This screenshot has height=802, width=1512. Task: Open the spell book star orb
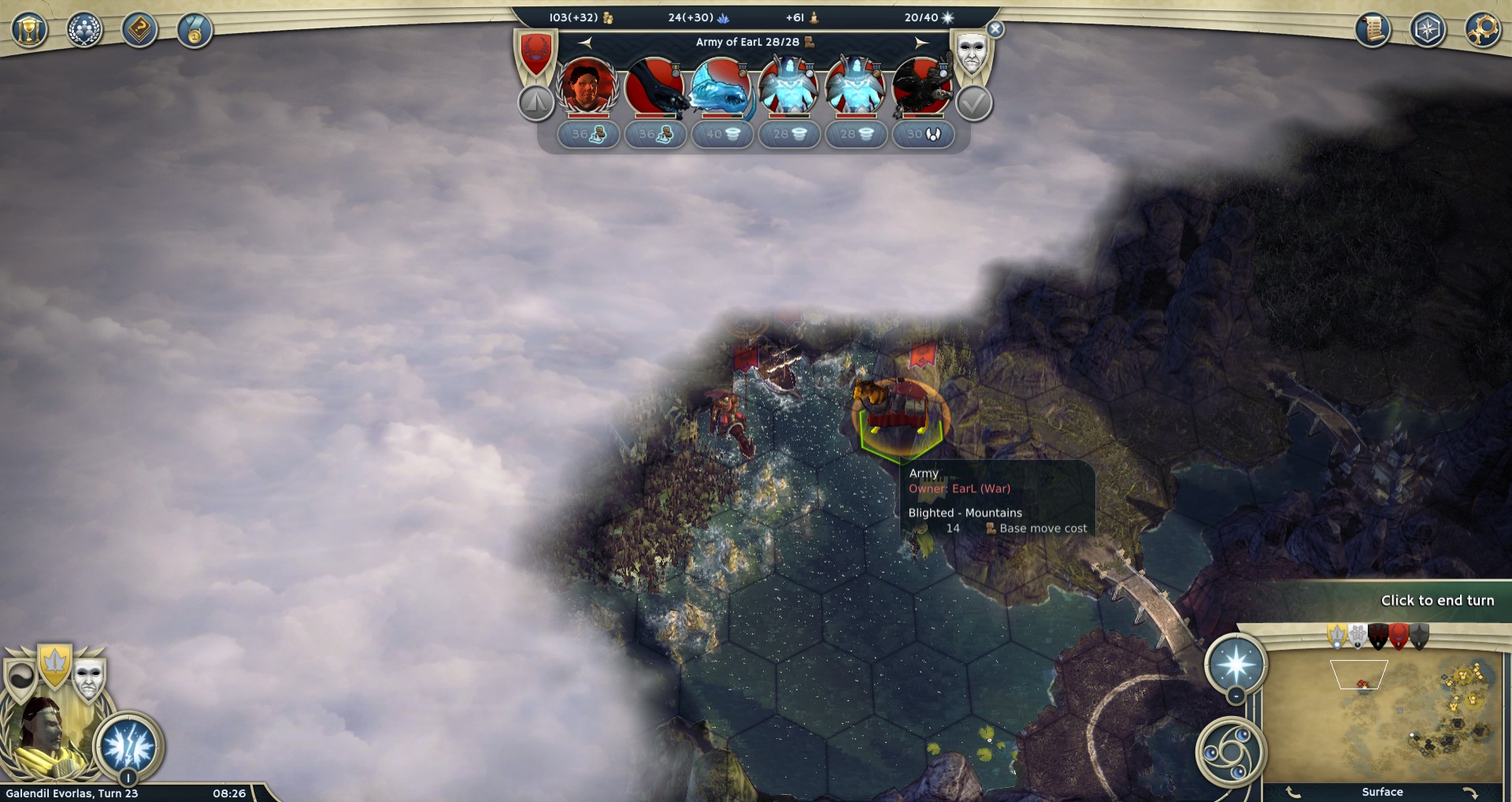[x=1236, y=664]
